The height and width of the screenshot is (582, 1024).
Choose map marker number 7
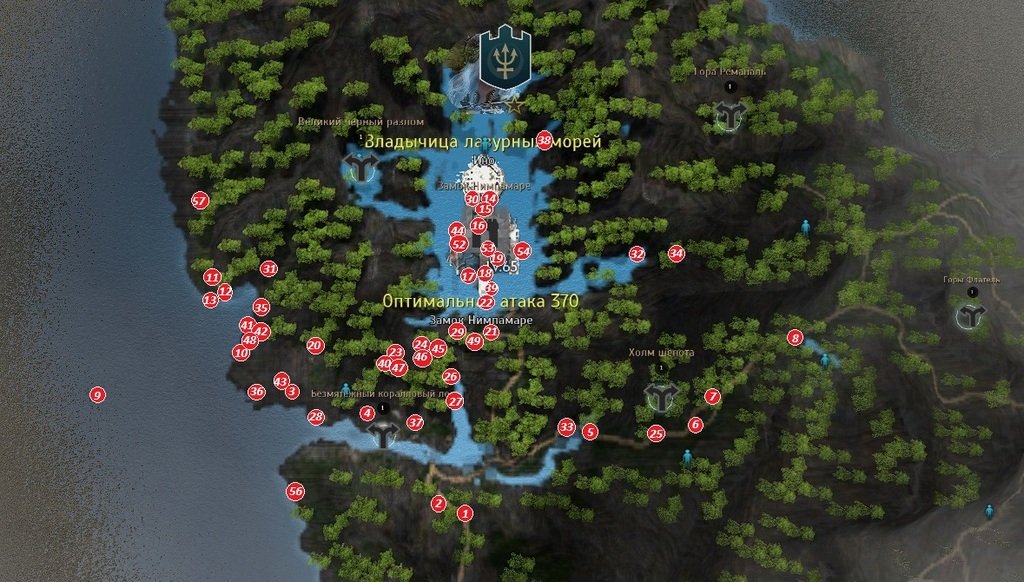coord(712,397)
